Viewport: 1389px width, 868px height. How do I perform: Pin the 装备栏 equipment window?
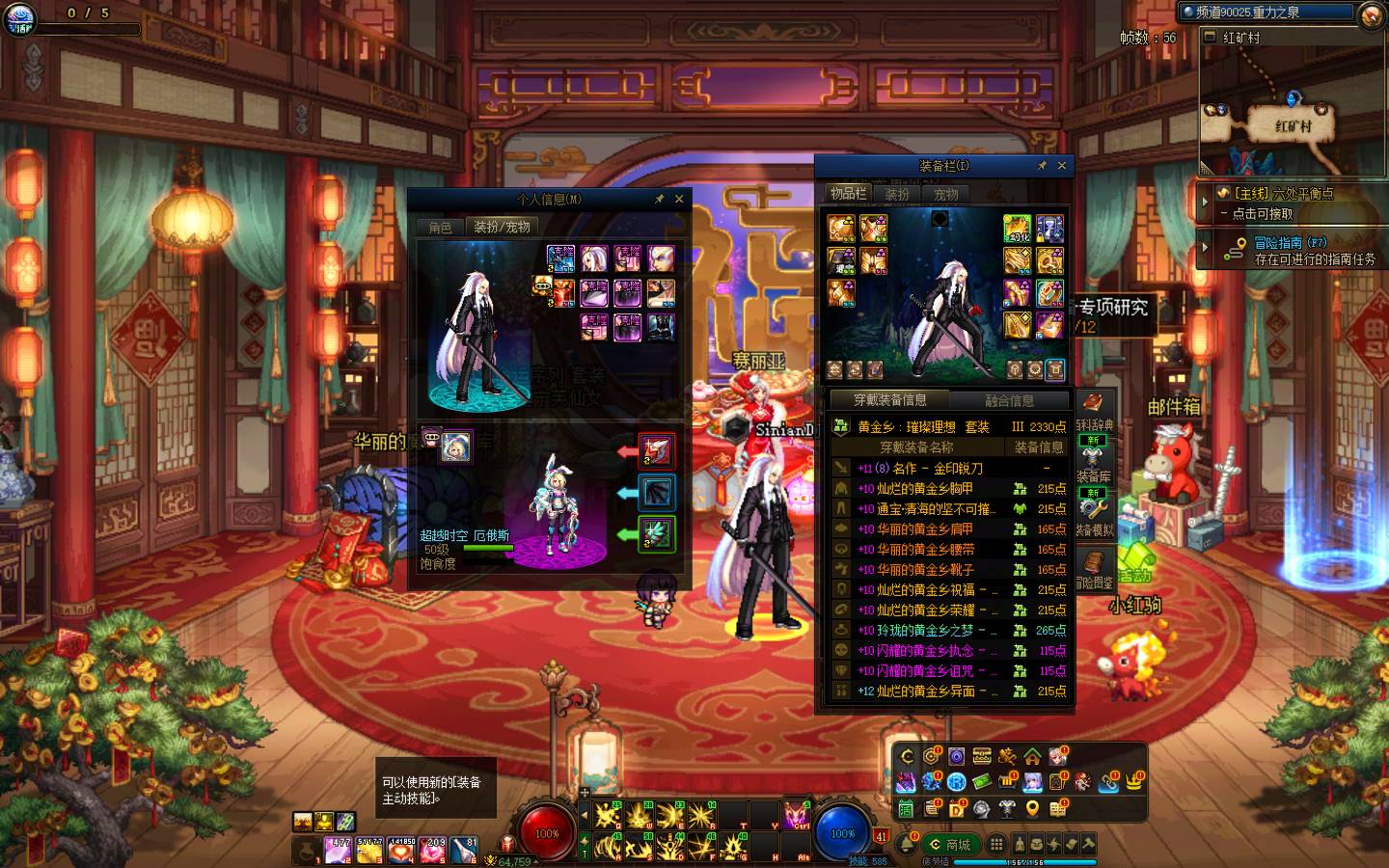(x=1042, y=166)
